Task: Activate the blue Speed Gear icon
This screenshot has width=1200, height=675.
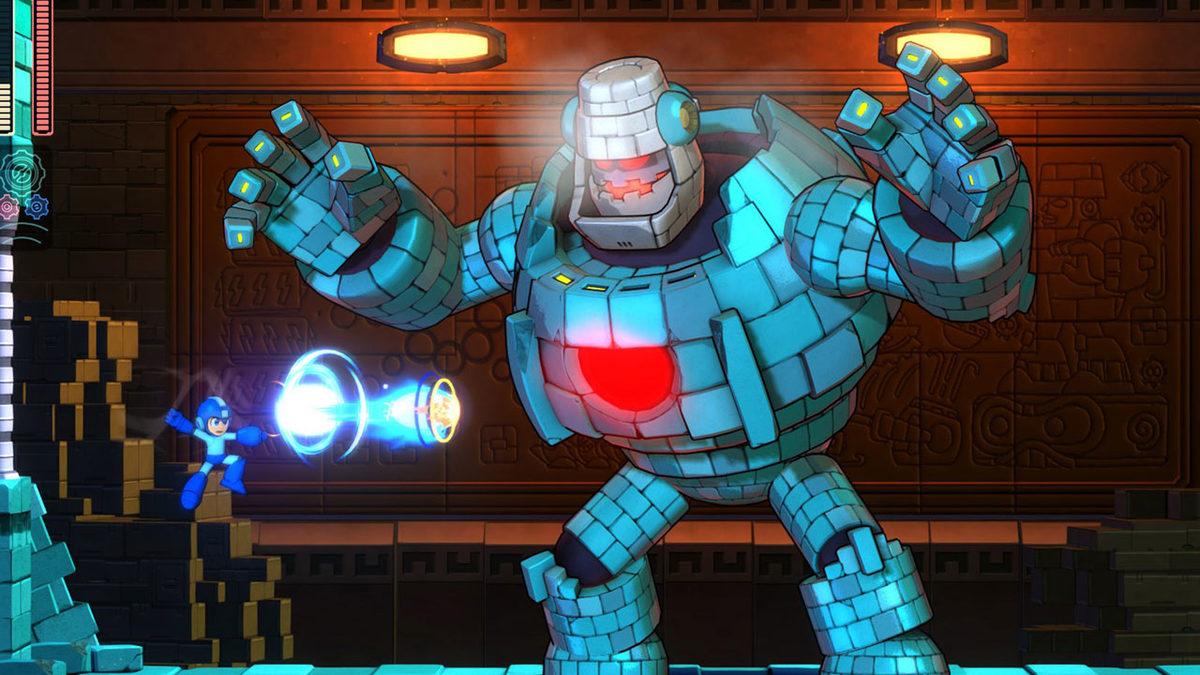Action: pos(38,207)
